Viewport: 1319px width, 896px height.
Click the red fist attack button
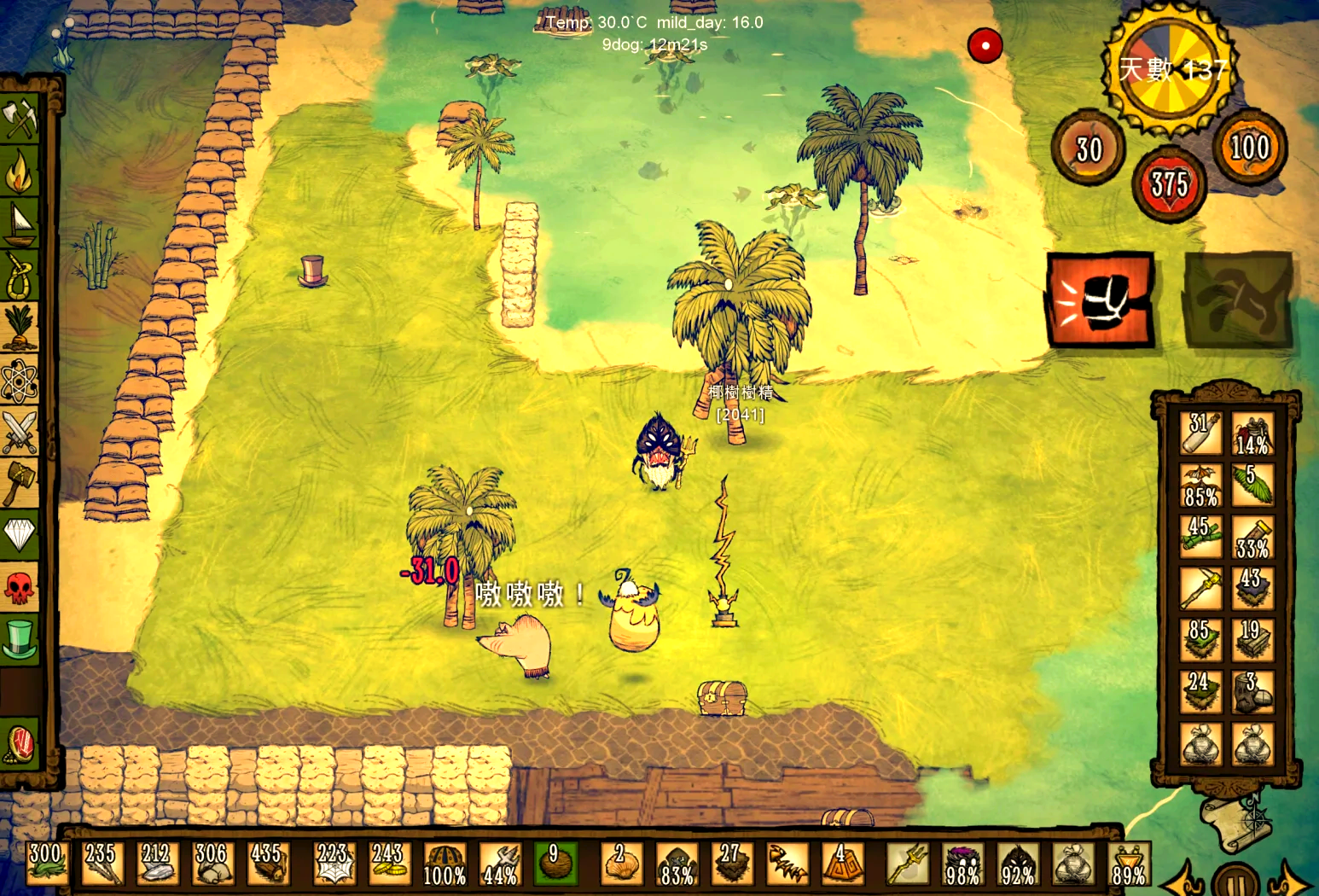click(x=1101, y=300)
